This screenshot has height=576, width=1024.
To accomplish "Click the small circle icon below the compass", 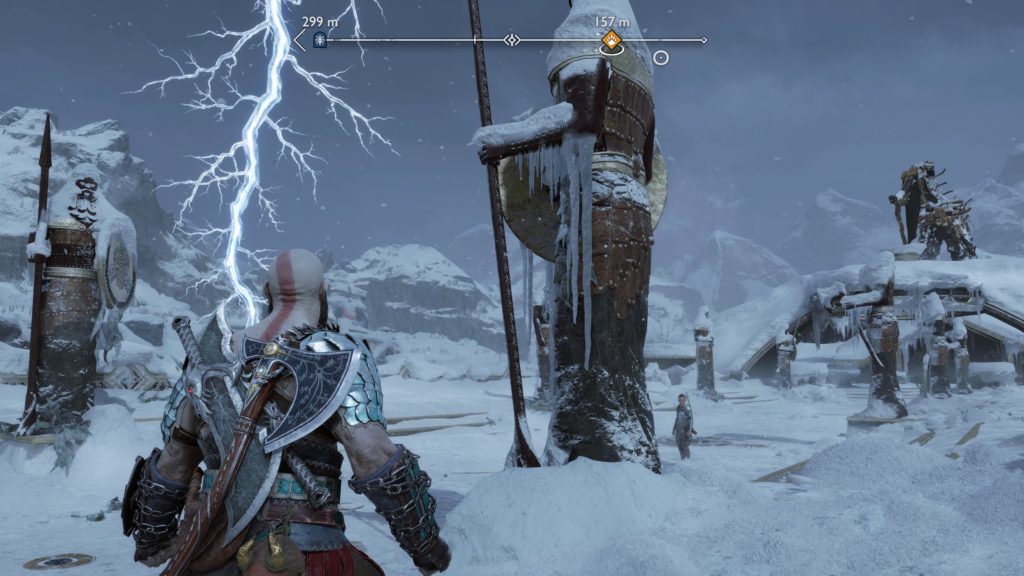I will (x=660, y=58).
